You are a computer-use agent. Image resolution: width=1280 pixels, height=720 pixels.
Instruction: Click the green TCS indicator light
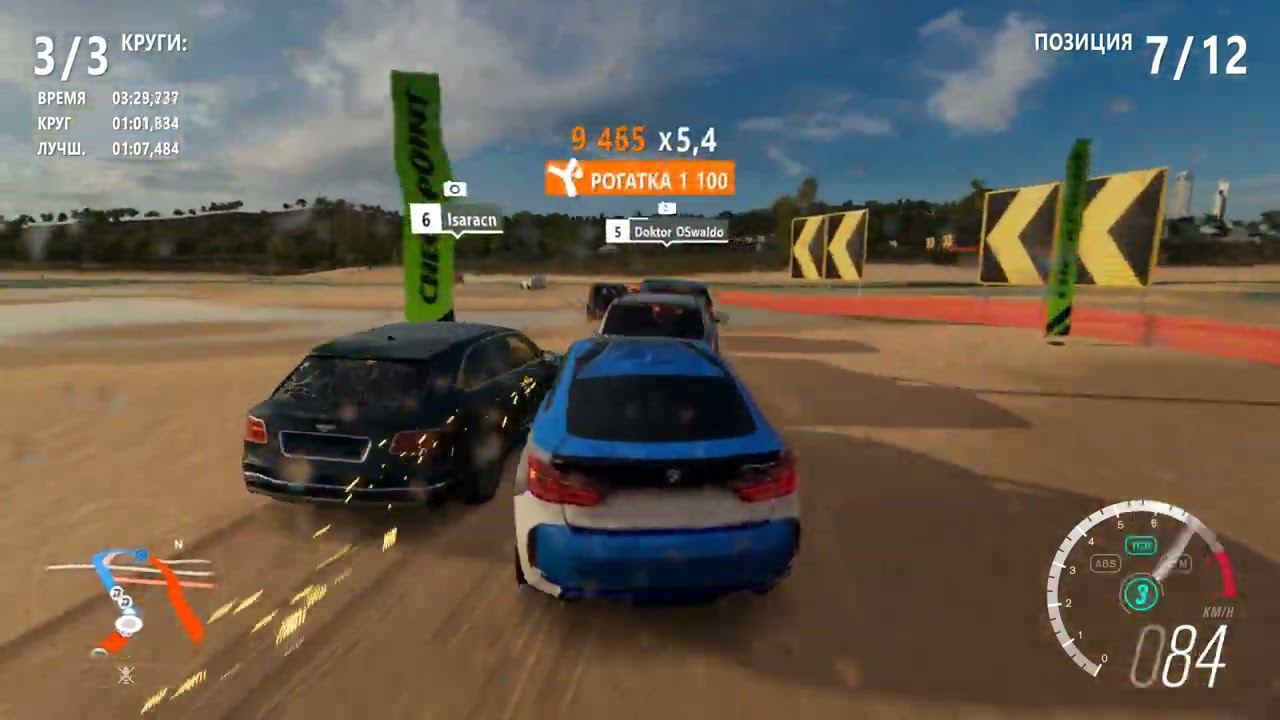(x=1141, y=546)
